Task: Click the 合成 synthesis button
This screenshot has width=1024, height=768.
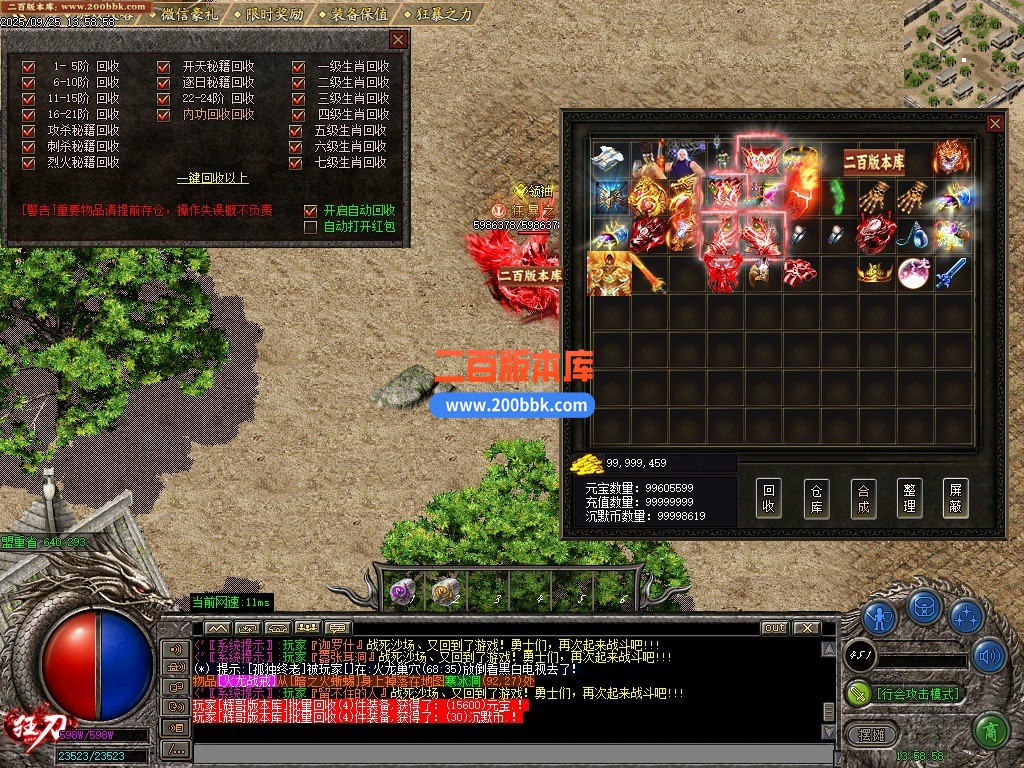Action: tap(863, 498)
